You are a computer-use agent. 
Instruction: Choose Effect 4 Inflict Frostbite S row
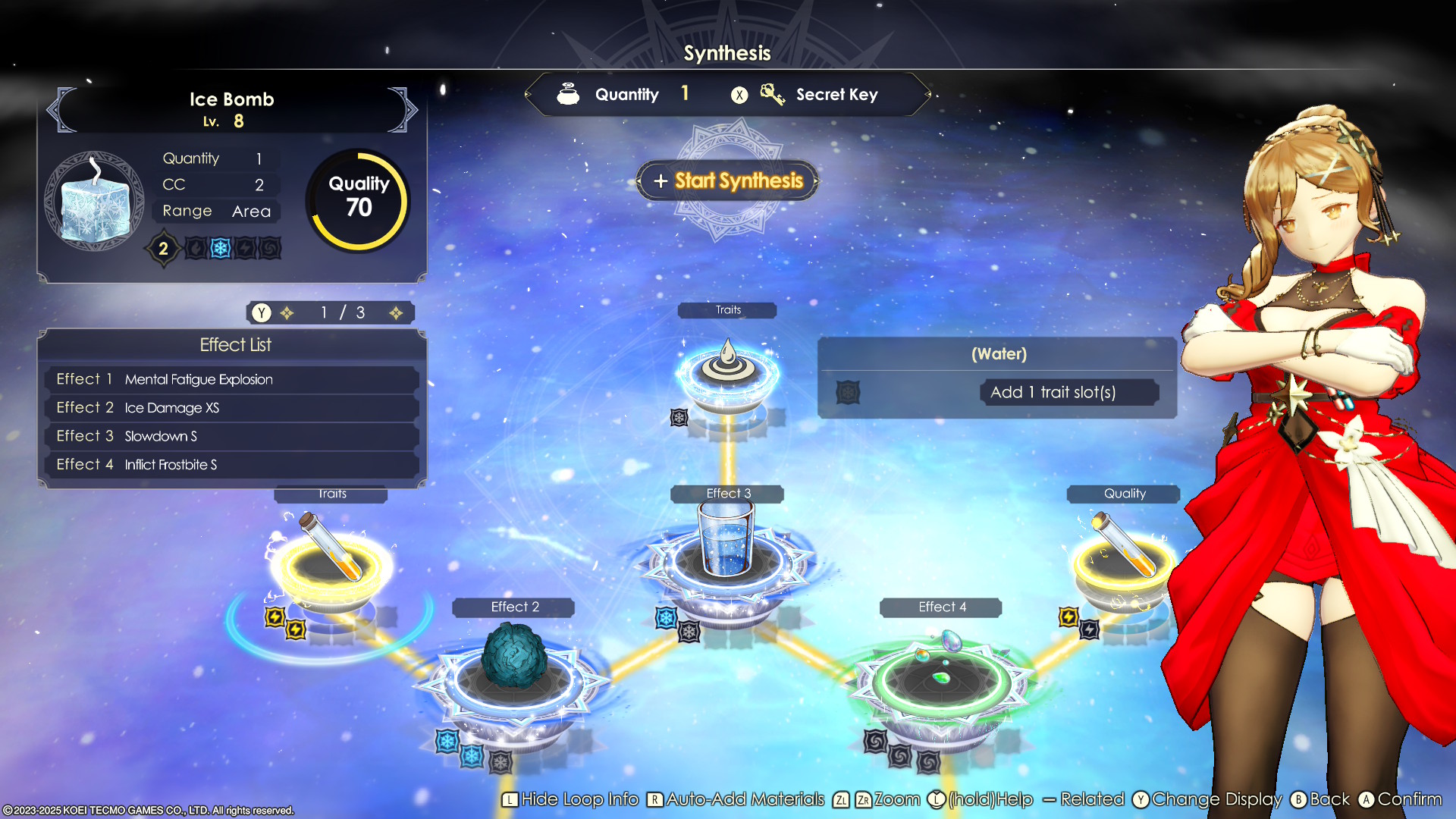coord(232,465)
